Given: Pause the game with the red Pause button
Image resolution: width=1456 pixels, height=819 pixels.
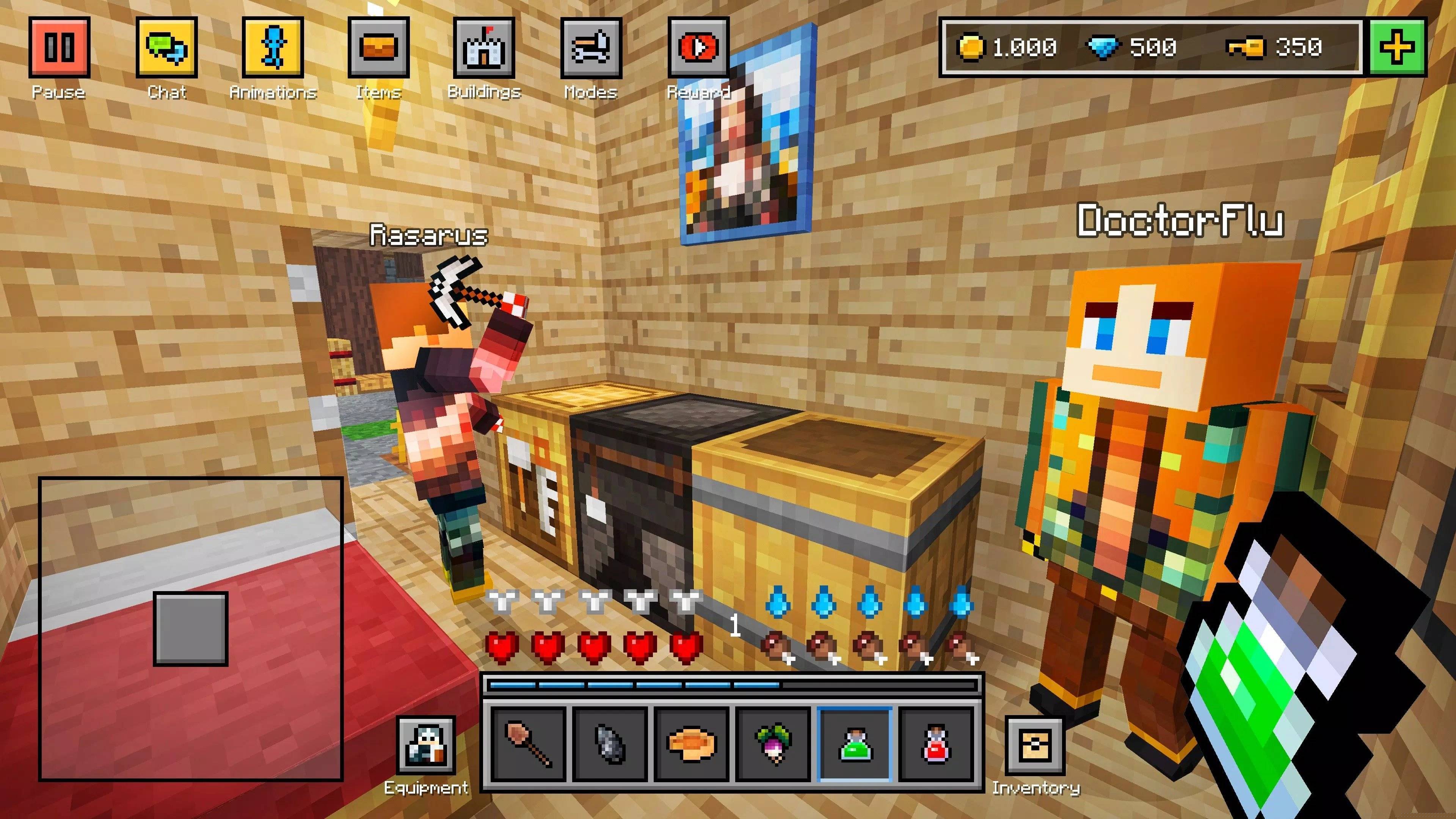Looking at the screenshot, I should tap(60, 47).
